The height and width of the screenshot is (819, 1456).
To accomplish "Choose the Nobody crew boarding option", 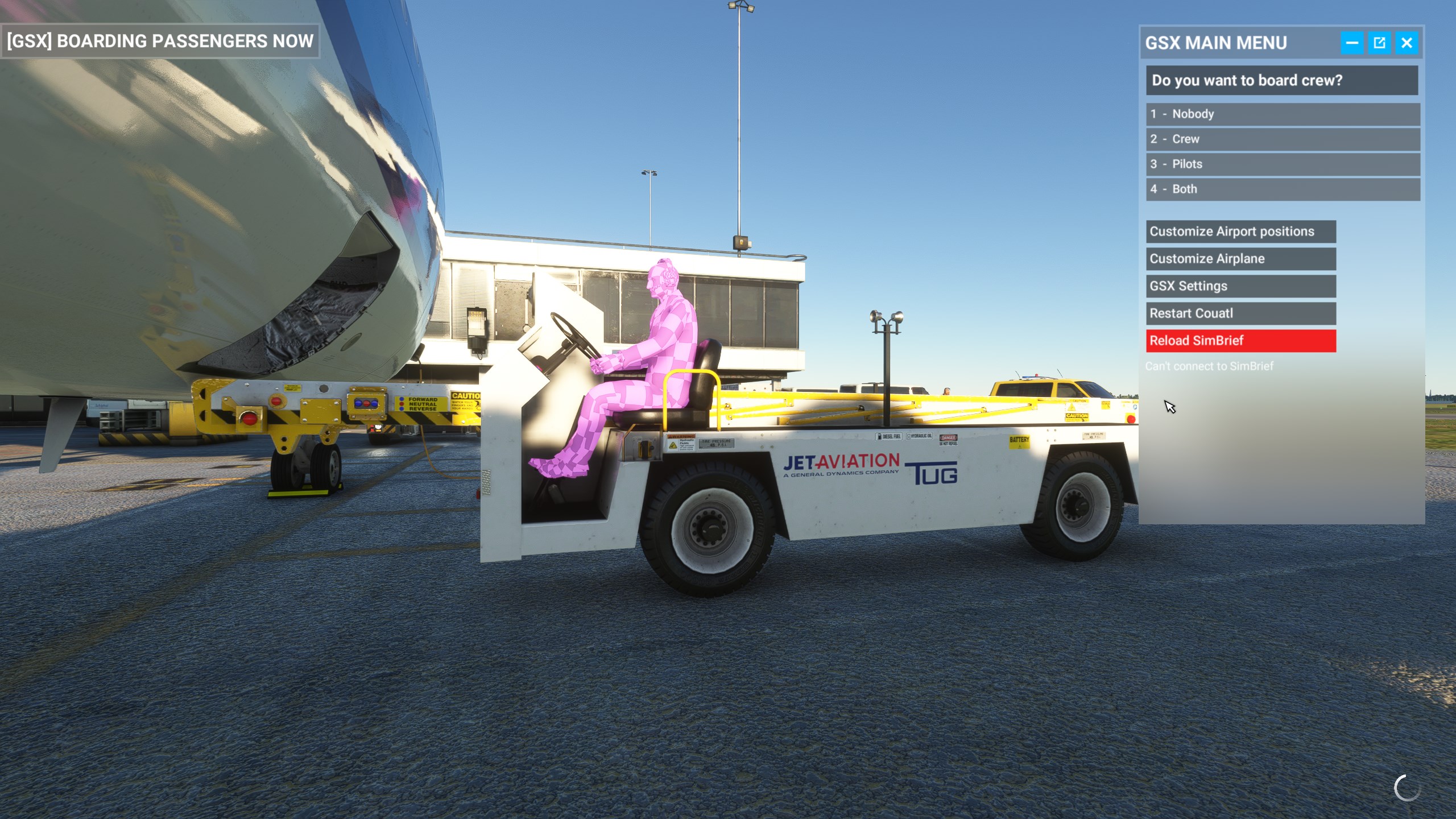I will pyautogui.click(x=1282, y=114).
